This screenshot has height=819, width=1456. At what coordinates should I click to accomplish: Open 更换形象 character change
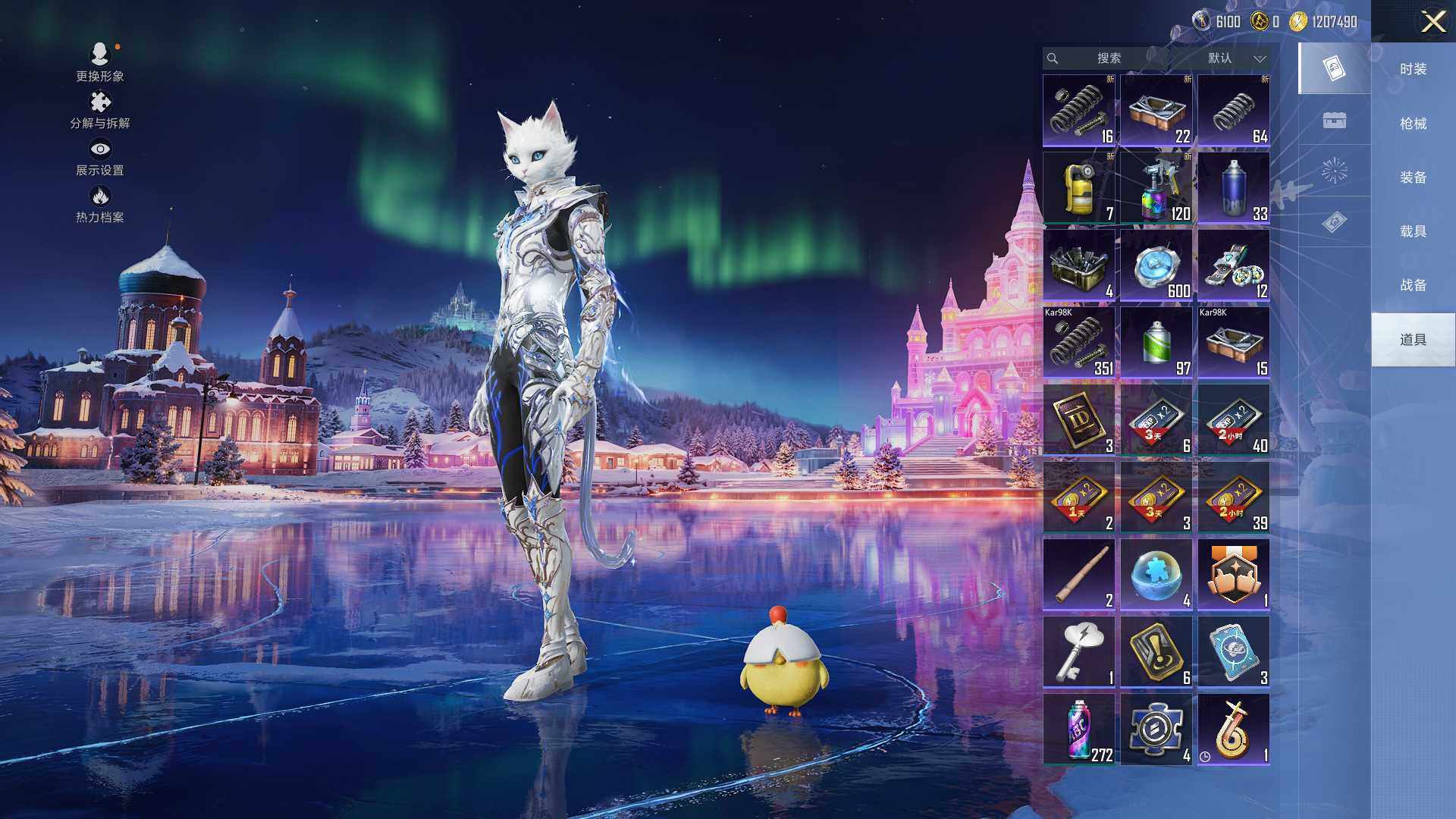pyautogui.click(x=99, y=62)
